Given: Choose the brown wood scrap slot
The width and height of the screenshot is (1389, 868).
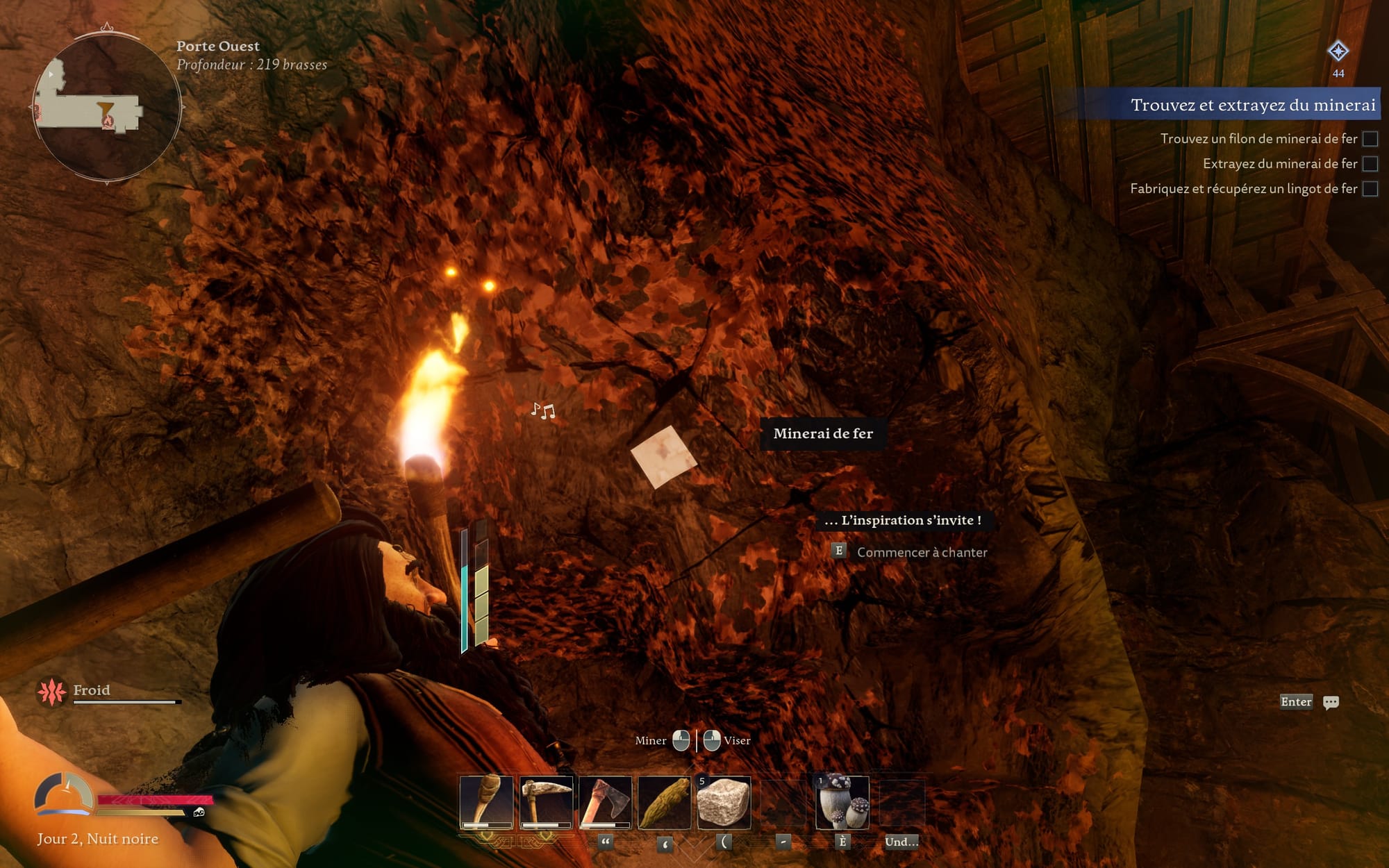Looking at the screenshot, I should (664, 802).
